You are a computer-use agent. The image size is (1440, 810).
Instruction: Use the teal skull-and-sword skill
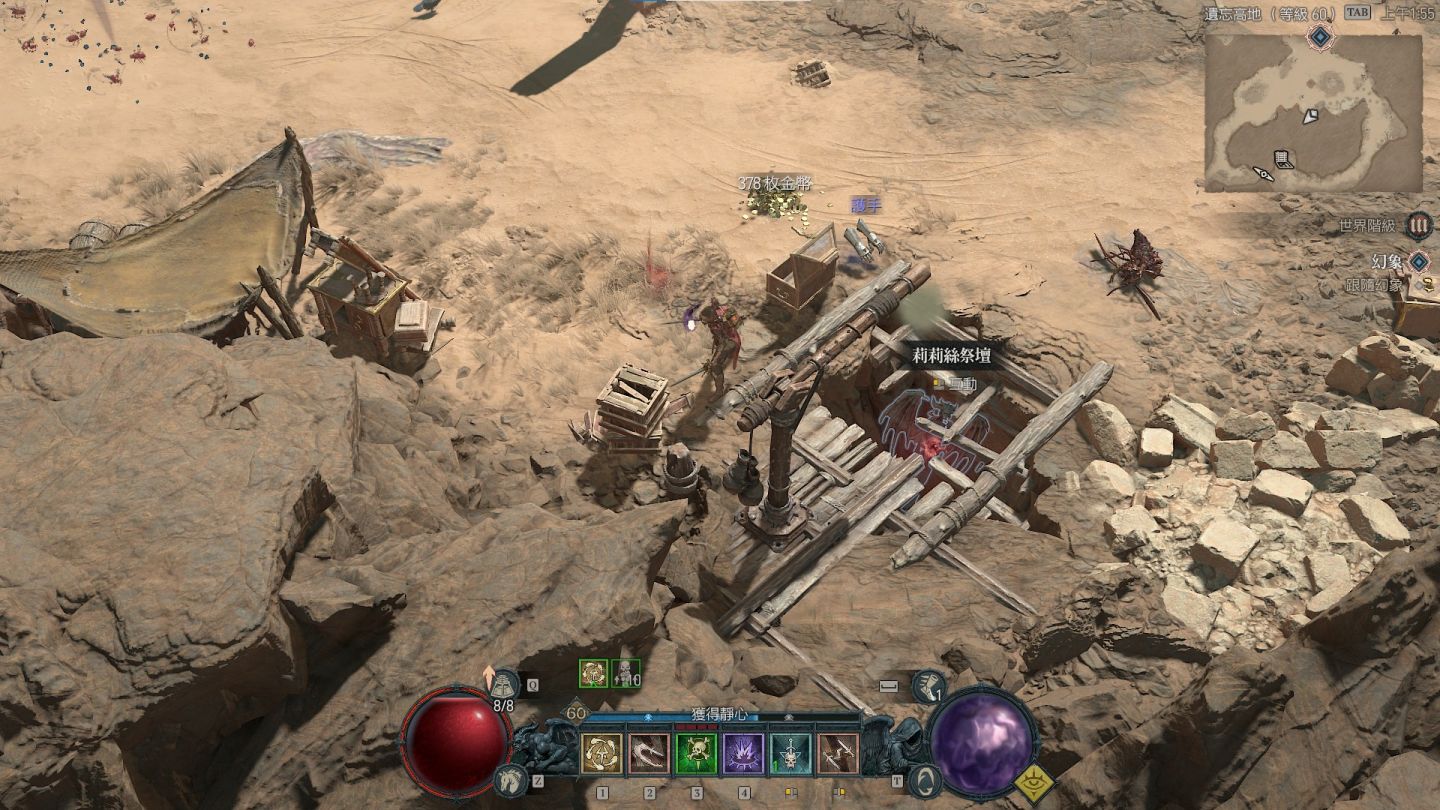pyautogui.click(x=791, y=754)
